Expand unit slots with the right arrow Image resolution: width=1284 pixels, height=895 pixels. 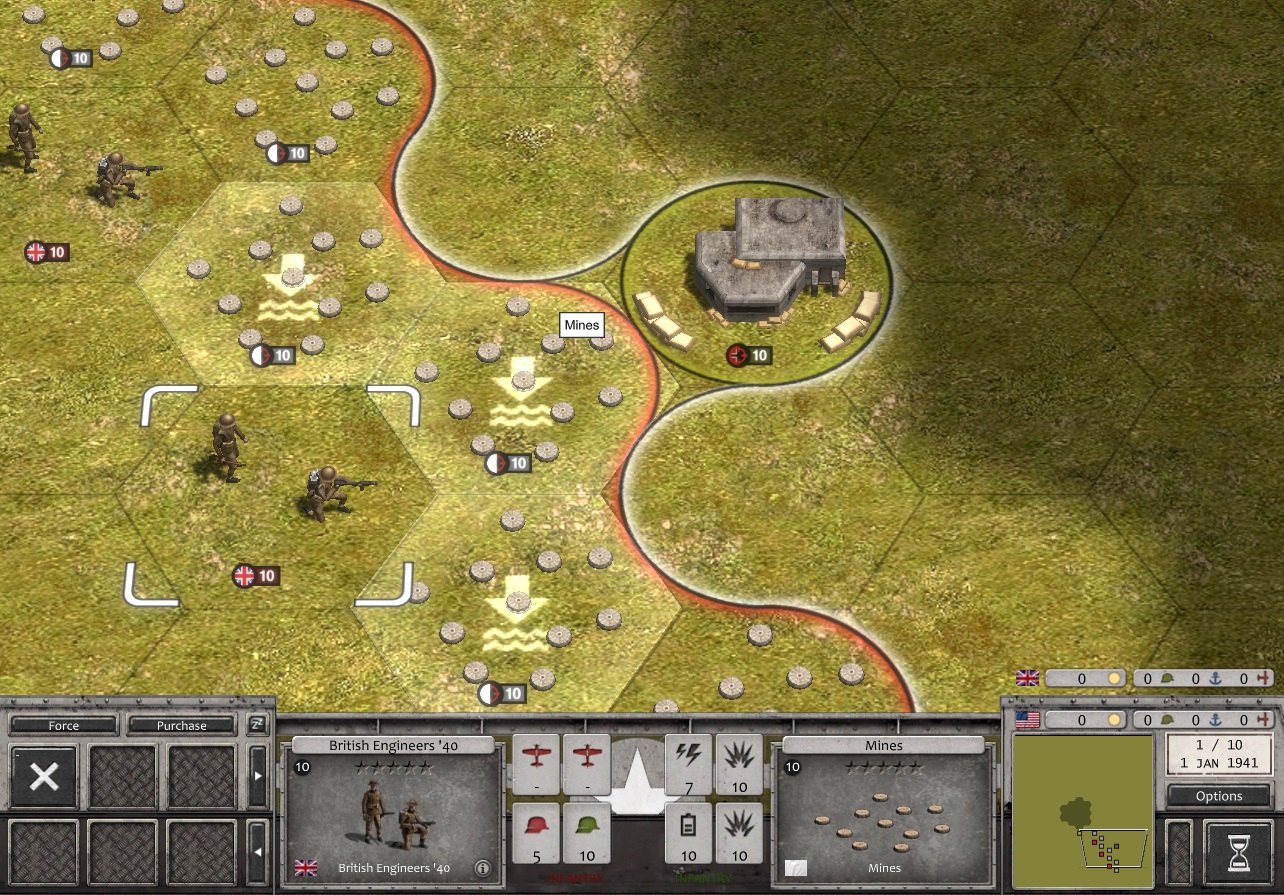pos(258,773)
